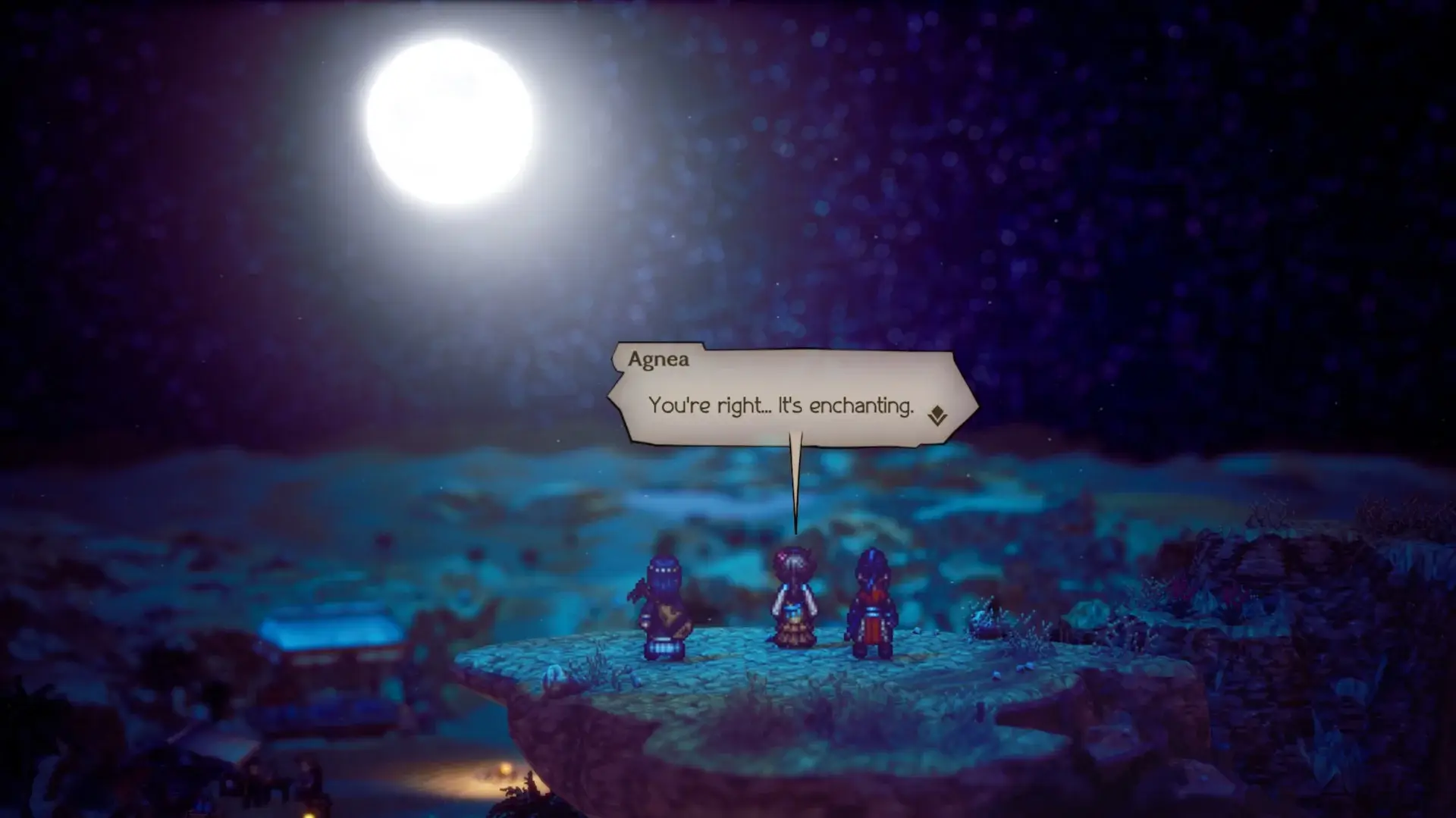Click the Agnea nameplate on the speech bubble

658,359
